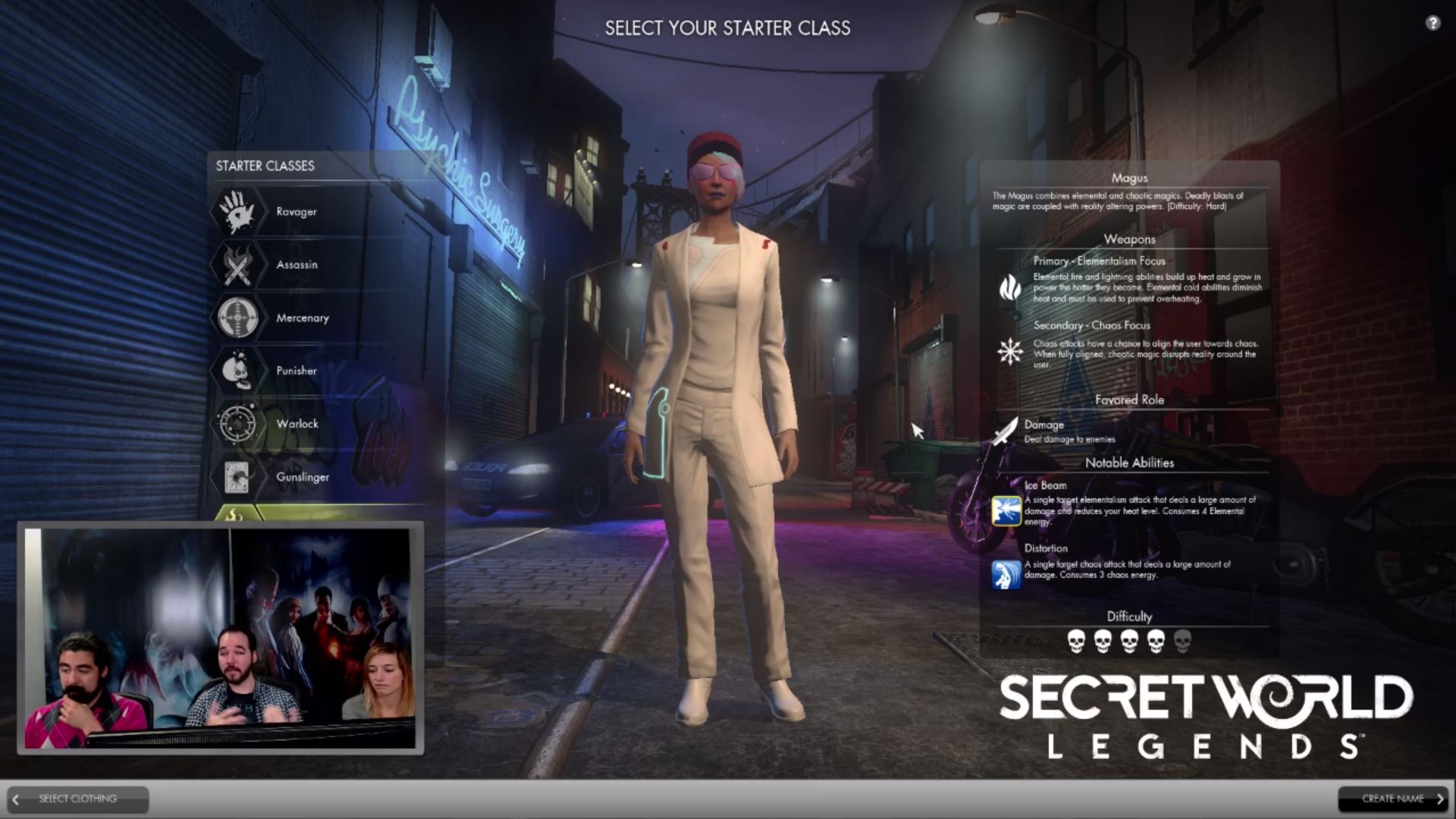Choose the Assassin class entry

coord(297,265)
